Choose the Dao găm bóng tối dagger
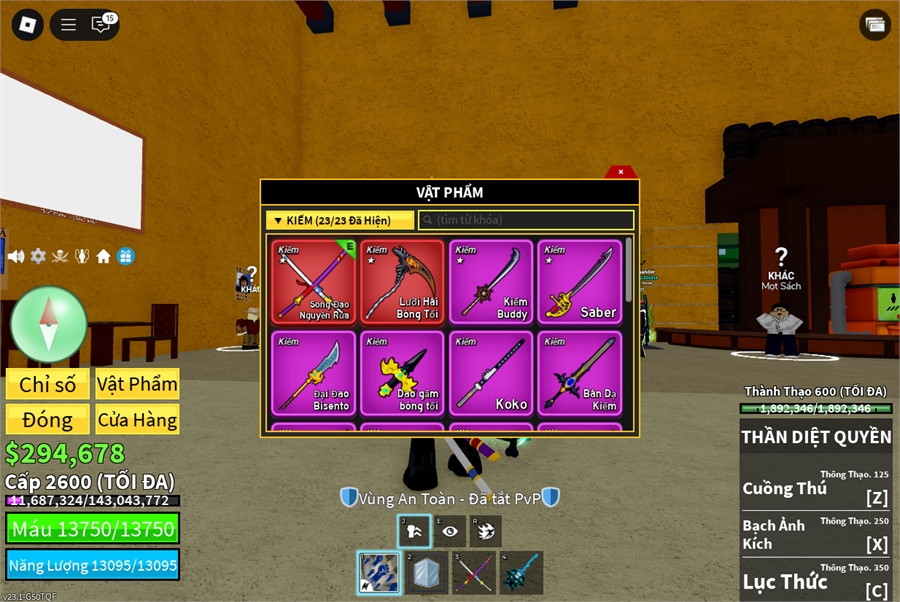 [403, 373]
